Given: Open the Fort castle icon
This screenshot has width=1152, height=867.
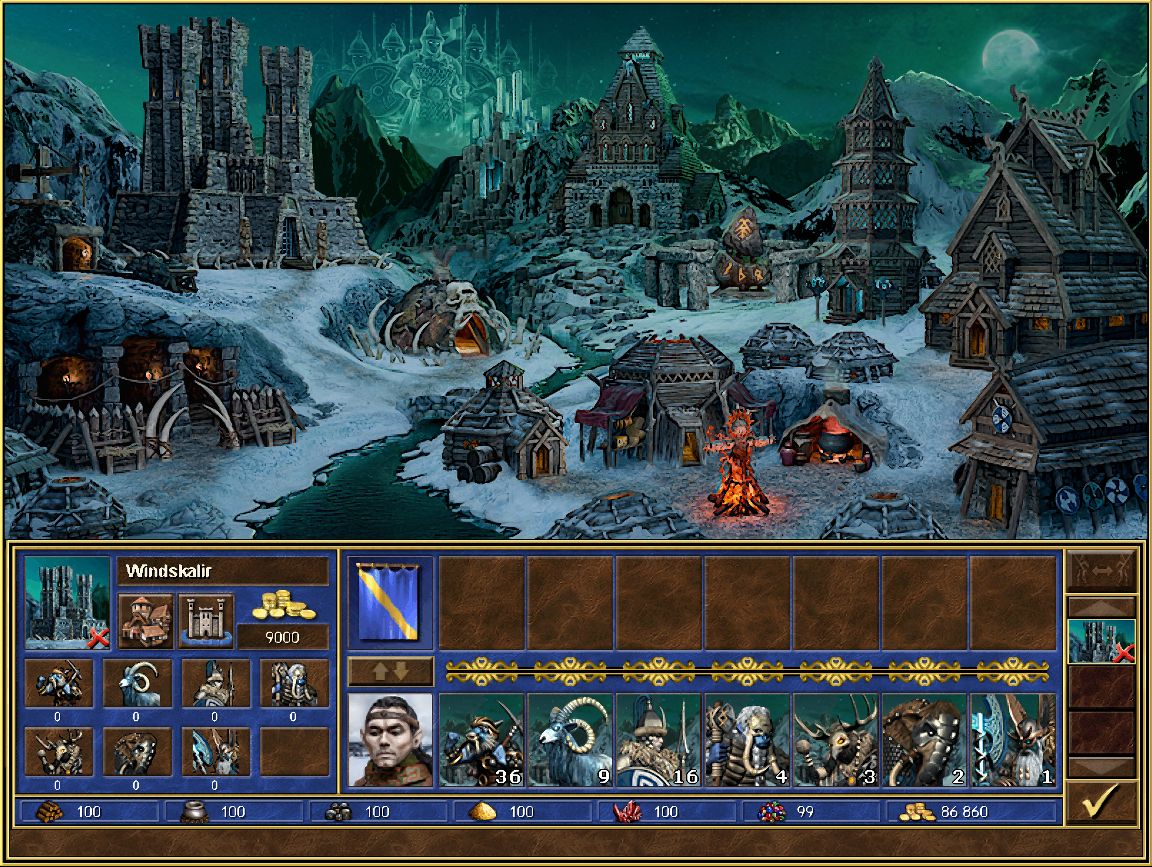Looking at the screenshot, I should click(206, 621).
